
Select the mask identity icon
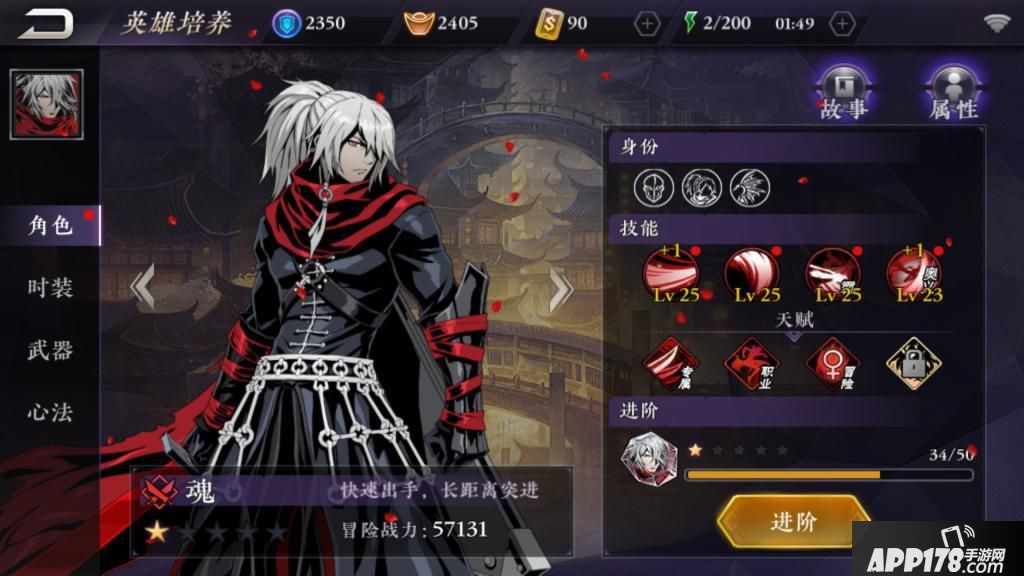coord(652,185)
